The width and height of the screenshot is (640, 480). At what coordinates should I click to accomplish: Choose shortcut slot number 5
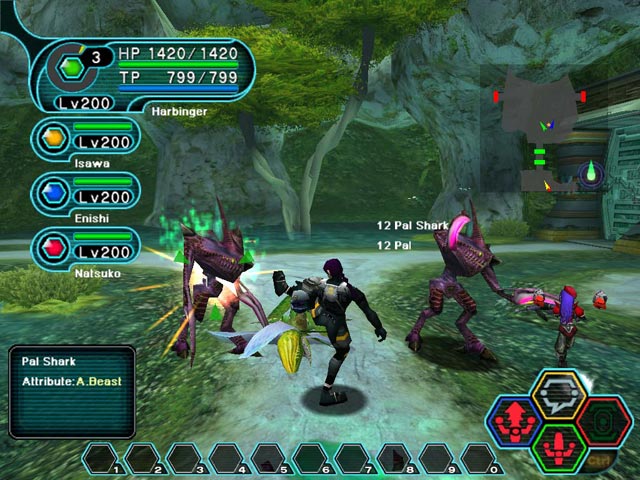click(x=270, y=459)
